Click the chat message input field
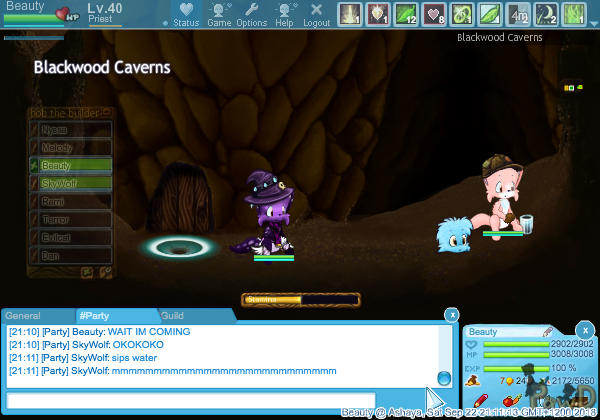This screenshot has width=600, height=420. click(x=190, y=400)
